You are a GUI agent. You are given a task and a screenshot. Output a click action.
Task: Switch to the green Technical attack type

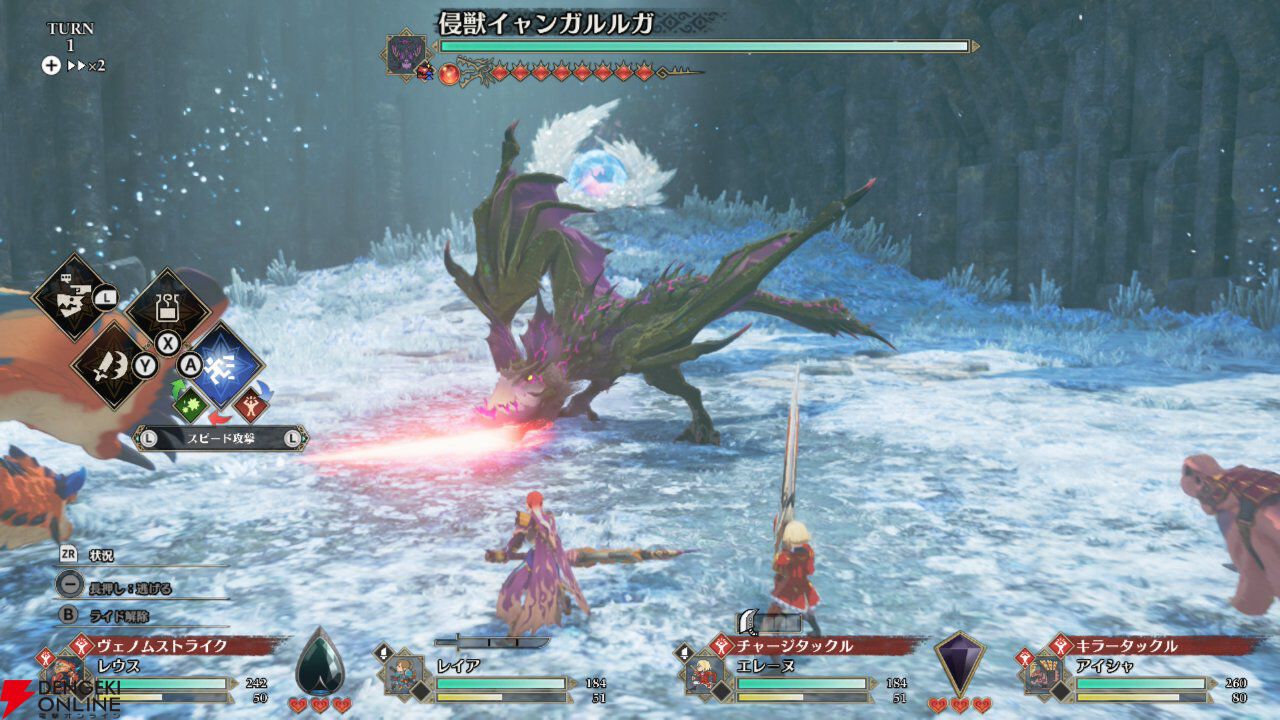(190, 405)
